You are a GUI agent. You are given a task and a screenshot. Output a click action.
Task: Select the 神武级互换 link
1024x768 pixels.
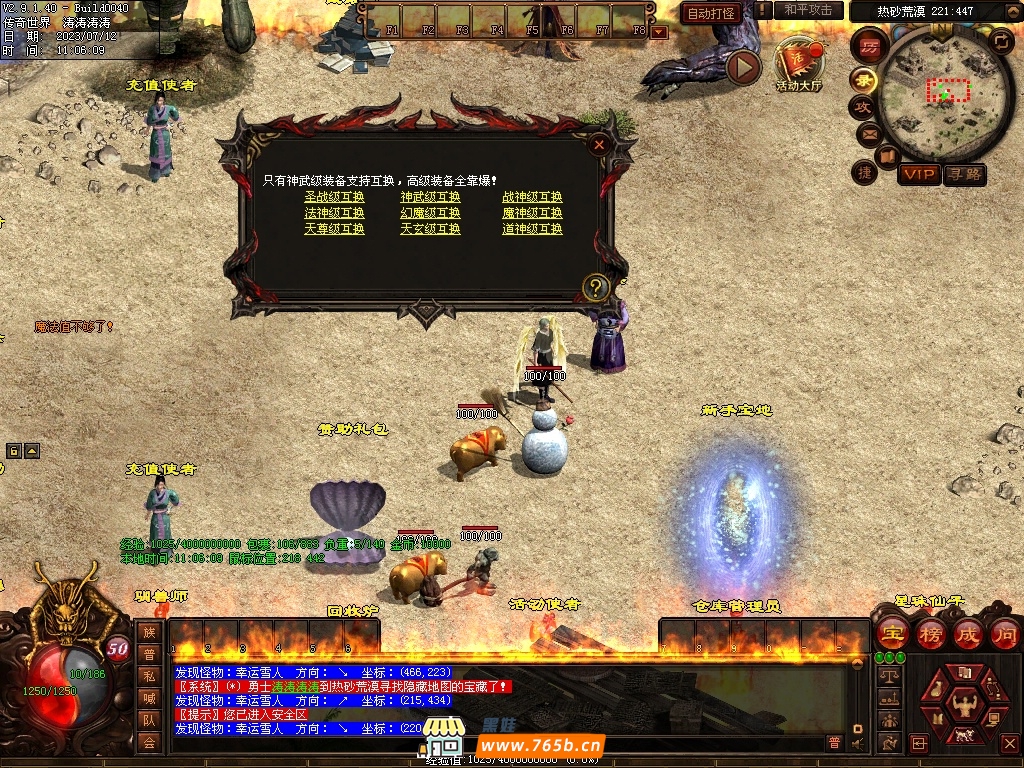point(430,197)
